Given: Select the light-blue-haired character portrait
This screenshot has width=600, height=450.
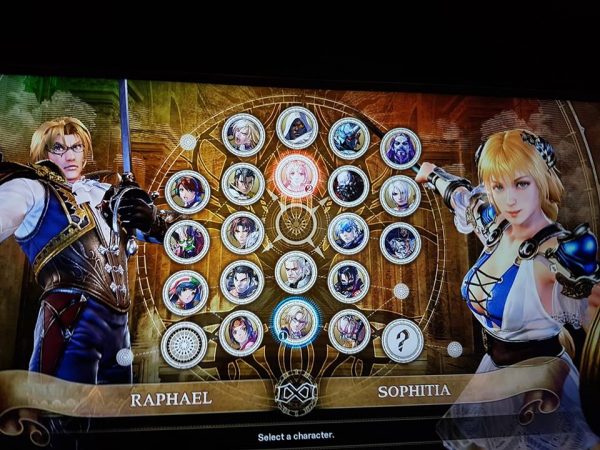Looking at the screenshot, I should (348, 233).
